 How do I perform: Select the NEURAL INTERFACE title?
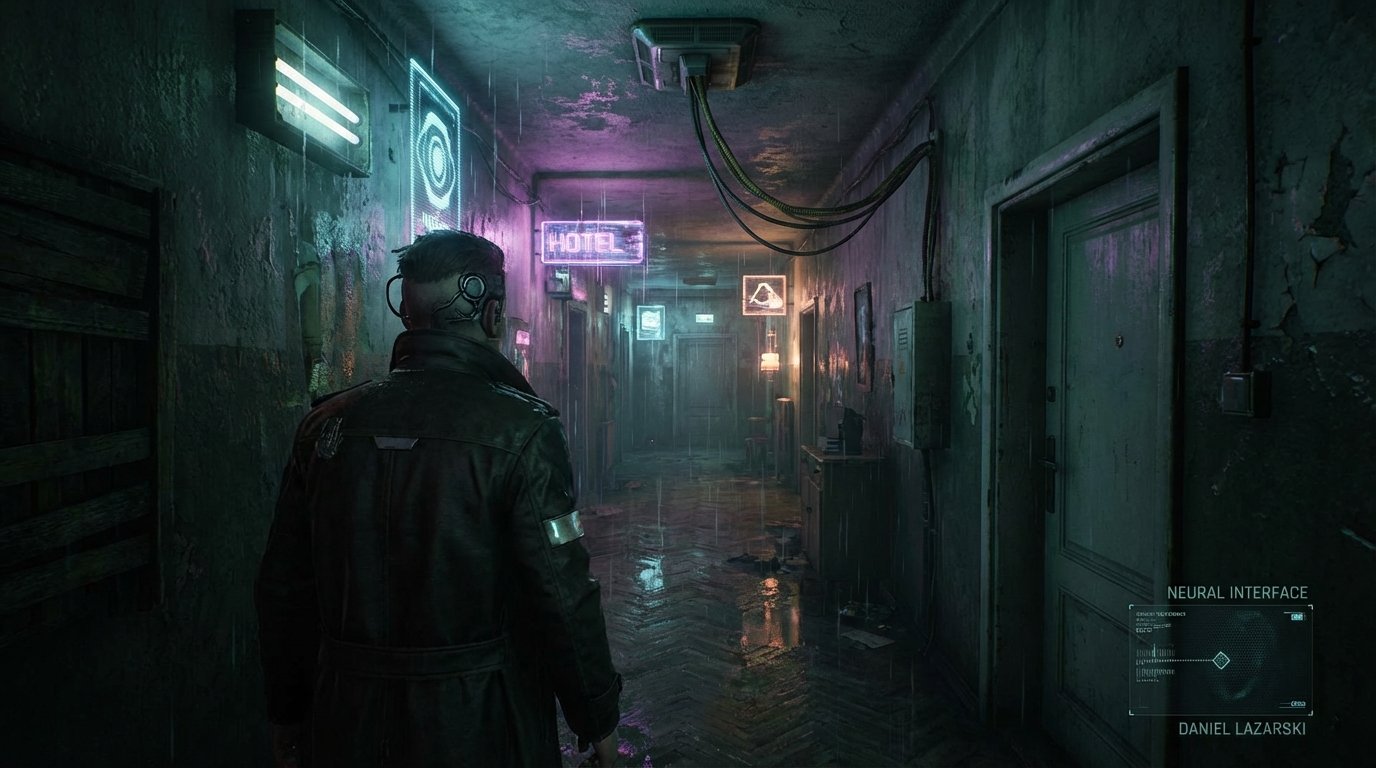(1240, 592)
